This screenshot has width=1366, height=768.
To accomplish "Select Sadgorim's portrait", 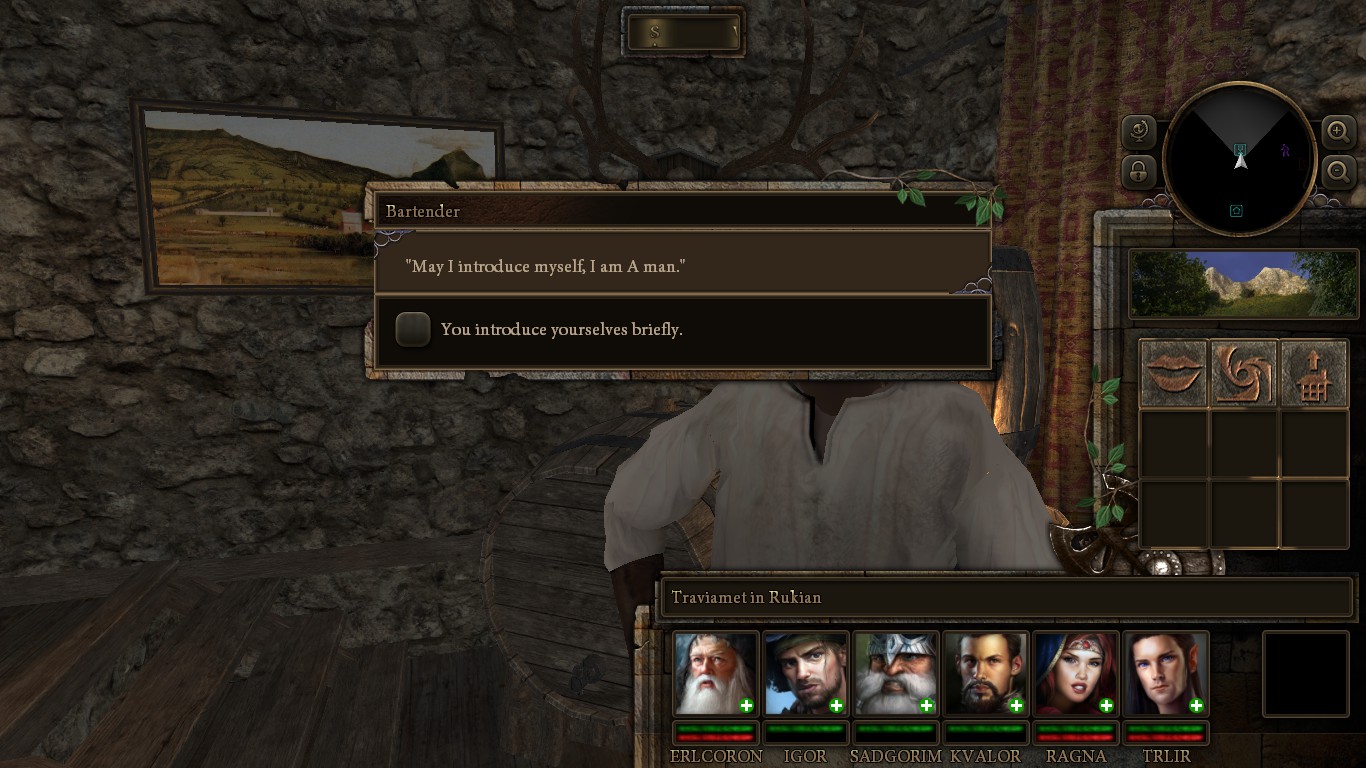I will [895, 672].
